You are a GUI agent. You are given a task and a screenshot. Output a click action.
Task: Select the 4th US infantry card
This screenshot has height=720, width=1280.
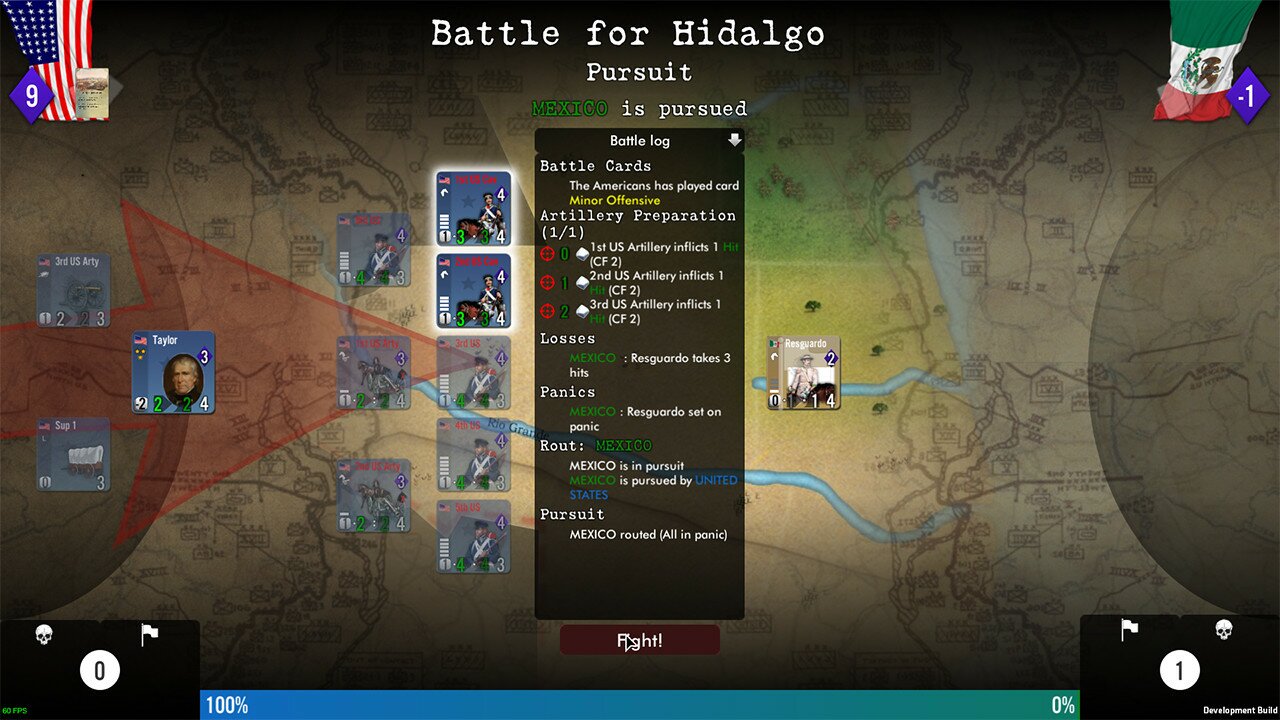point(474,455)
